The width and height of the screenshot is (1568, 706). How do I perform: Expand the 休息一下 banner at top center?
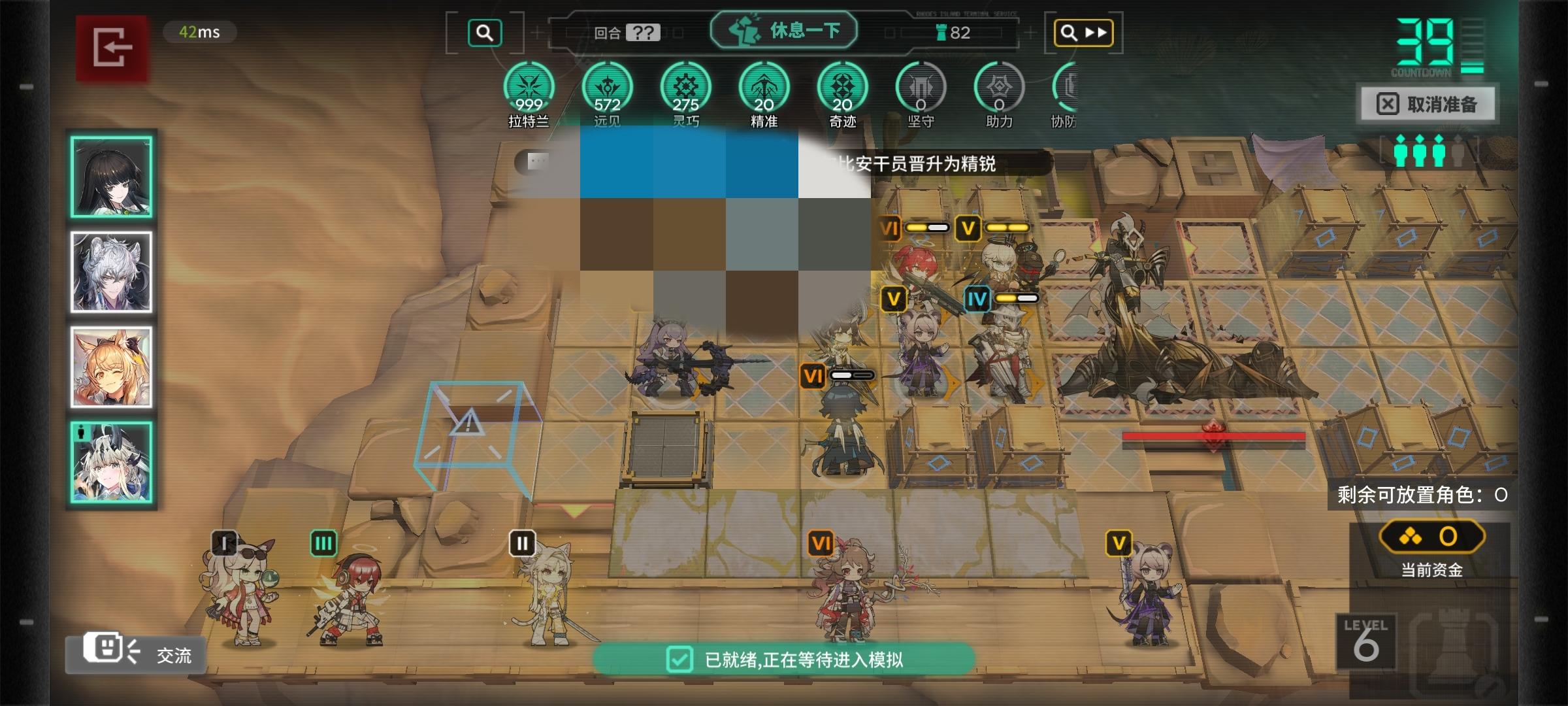(784, 29)
